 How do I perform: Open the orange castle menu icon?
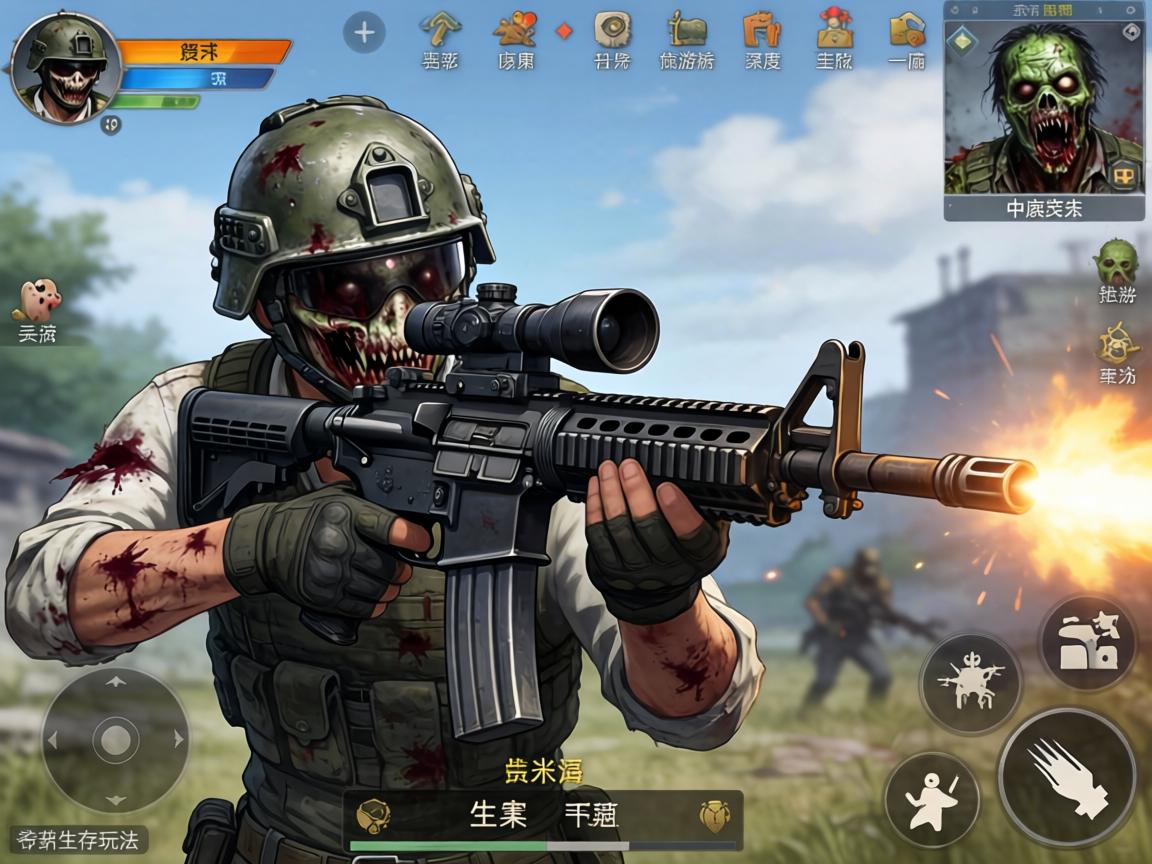762,29
